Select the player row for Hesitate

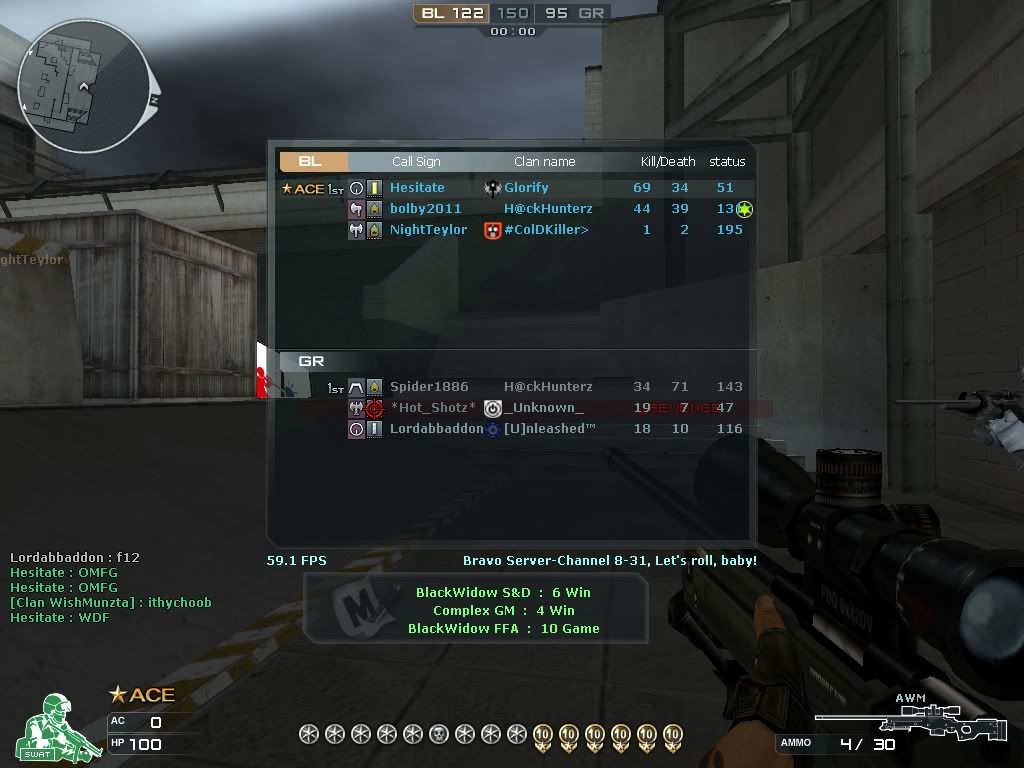pyautogui.click(x=417, y=188)
